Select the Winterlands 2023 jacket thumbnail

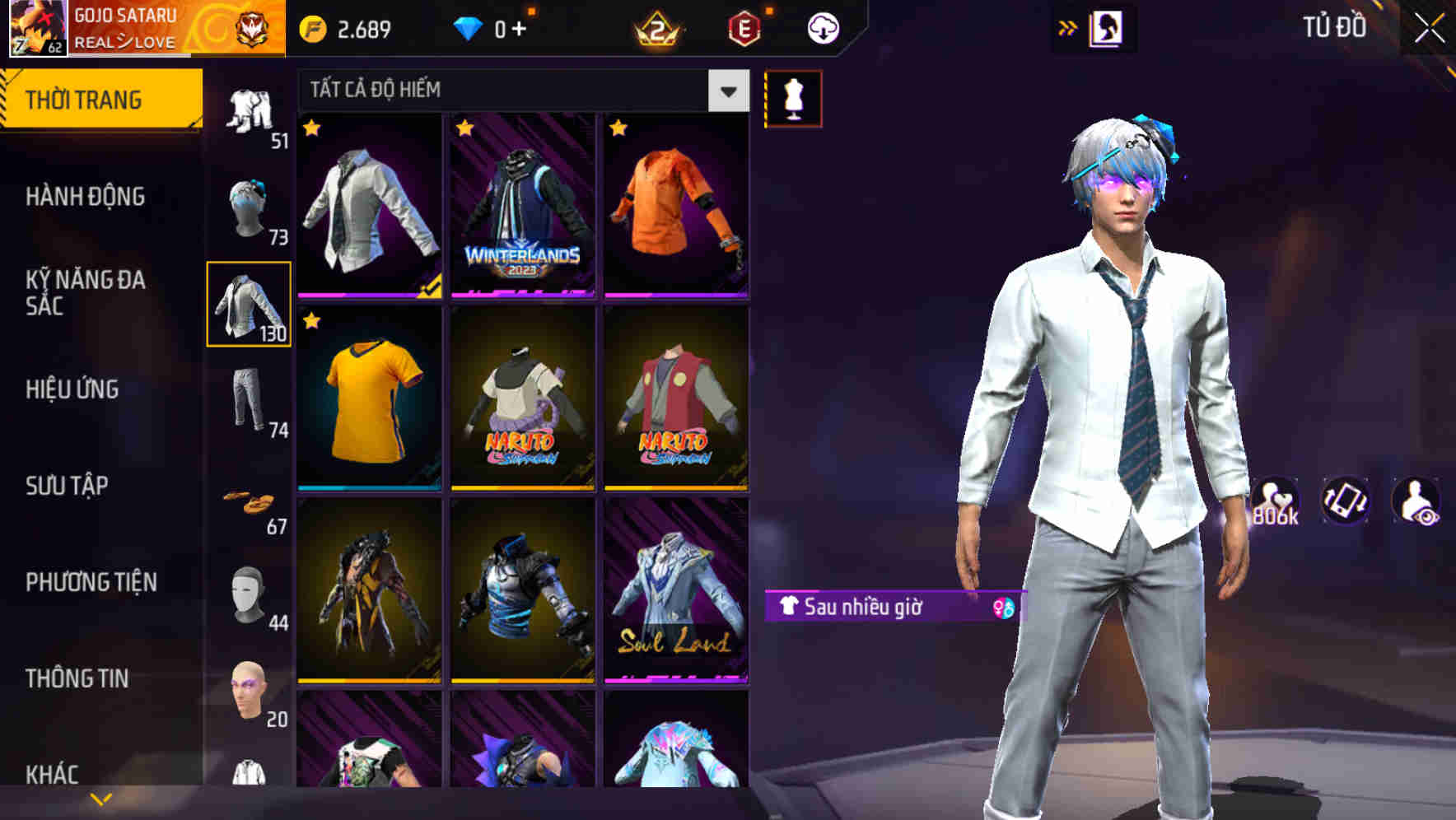[523, 207]
